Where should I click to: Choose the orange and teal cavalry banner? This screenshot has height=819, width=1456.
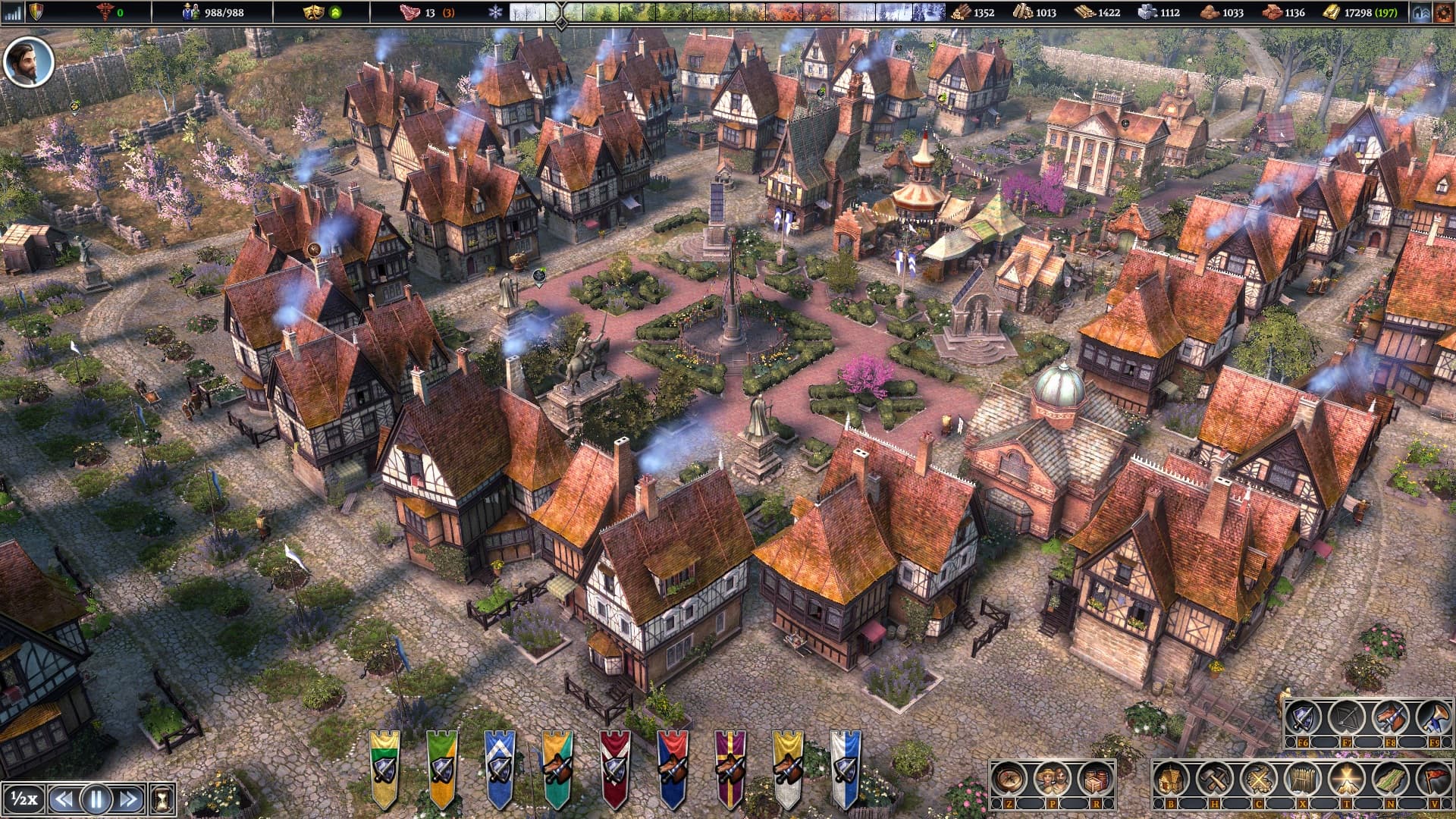click(557, 767)
